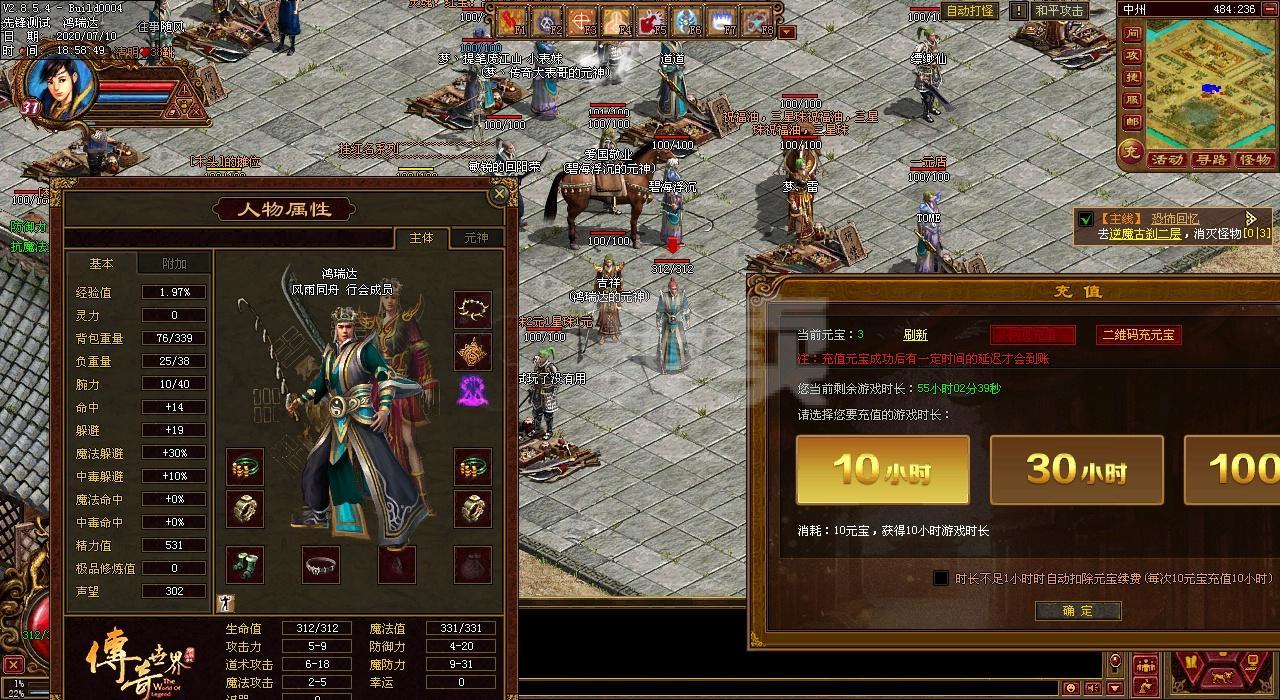Open the 活动 events button

[1166, 160]
